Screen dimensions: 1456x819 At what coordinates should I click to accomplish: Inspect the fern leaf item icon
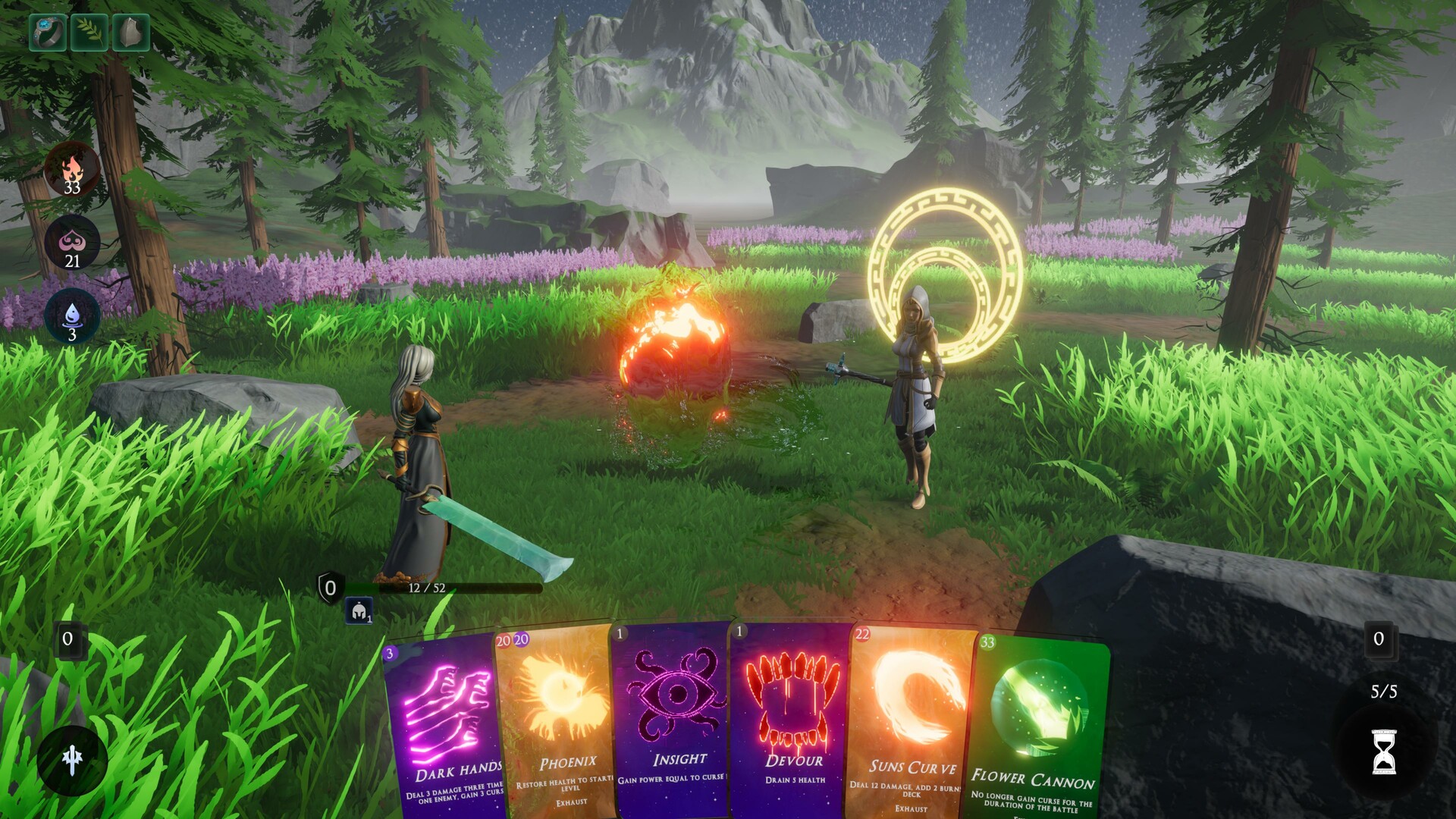89,32
